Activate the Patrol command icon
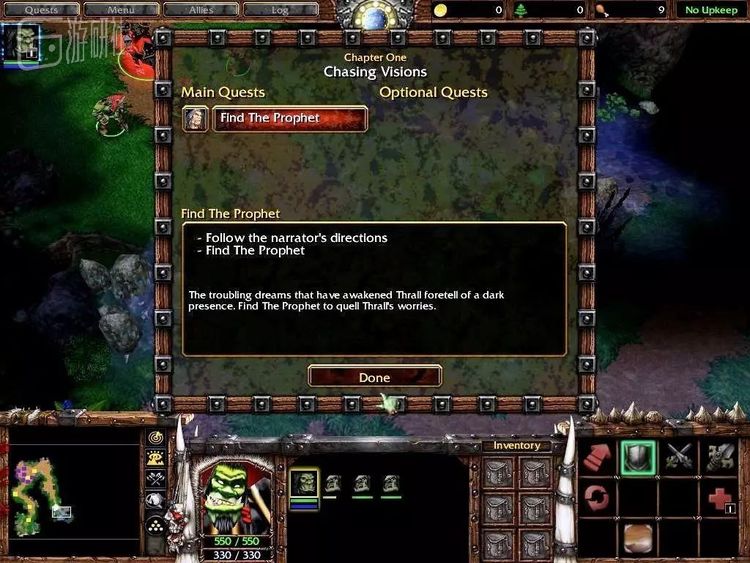This screenshot has height=563, width=750. pyautogui.click(x=599, y=497)
